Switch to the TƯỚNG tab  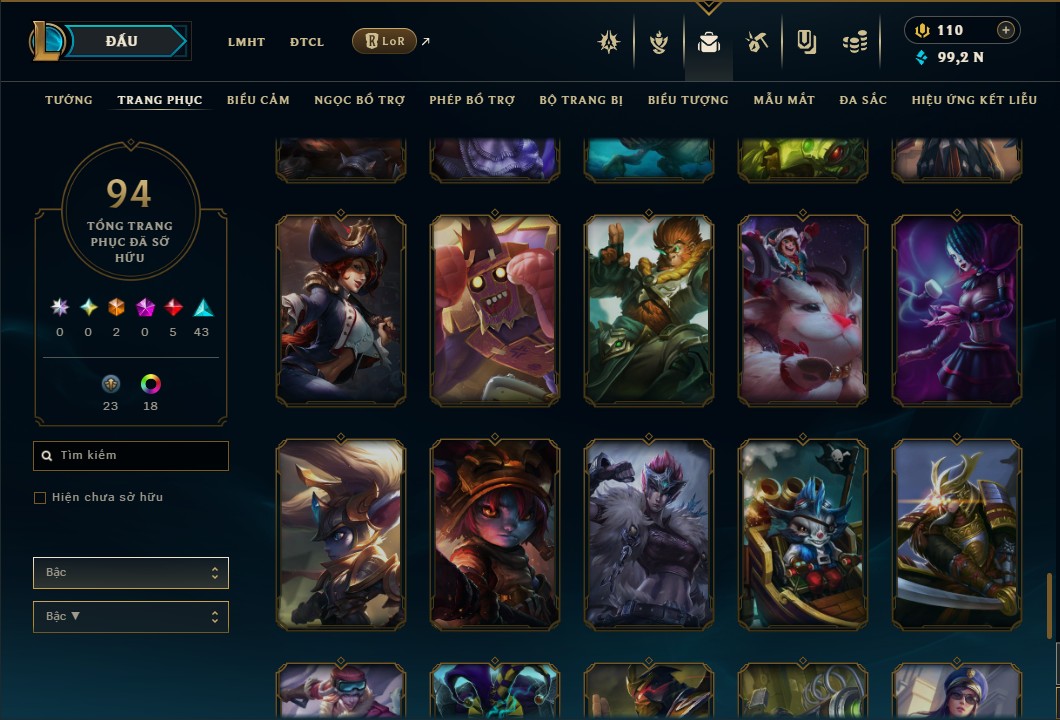(69, 100)
